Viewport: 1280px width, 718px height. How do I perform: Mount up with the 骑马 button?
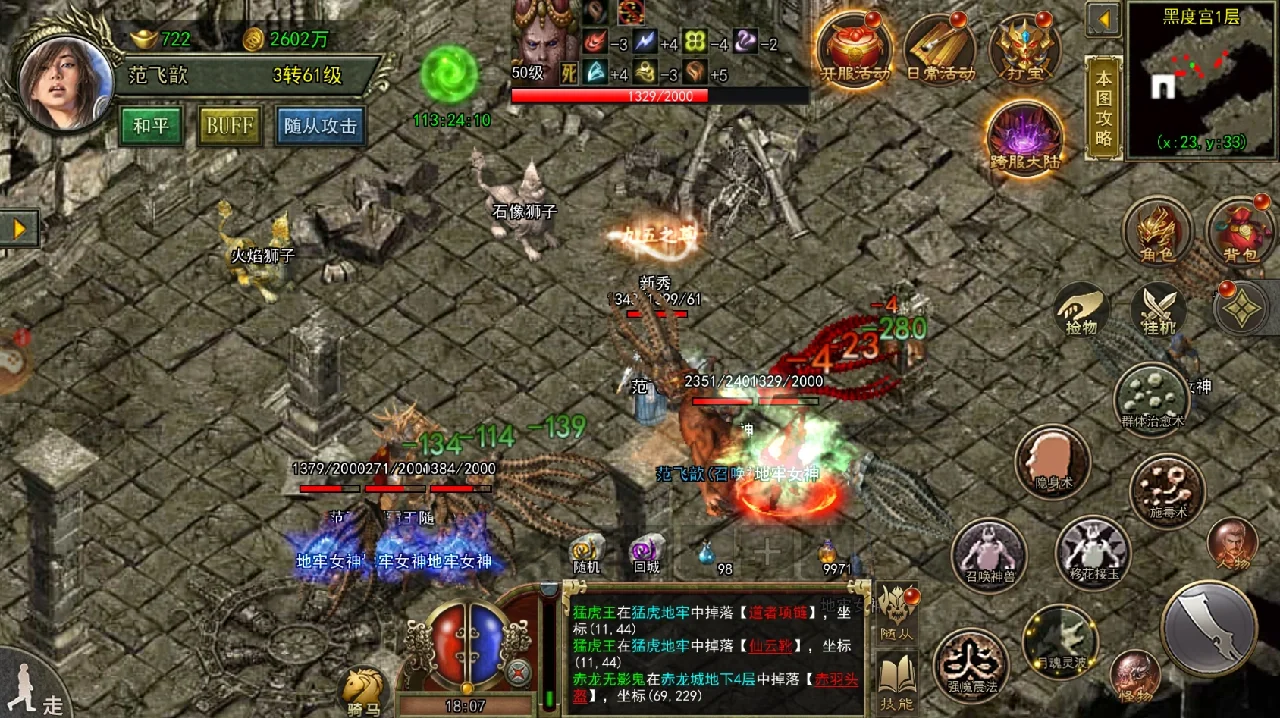pyautogui.click(x=363, y=690)
